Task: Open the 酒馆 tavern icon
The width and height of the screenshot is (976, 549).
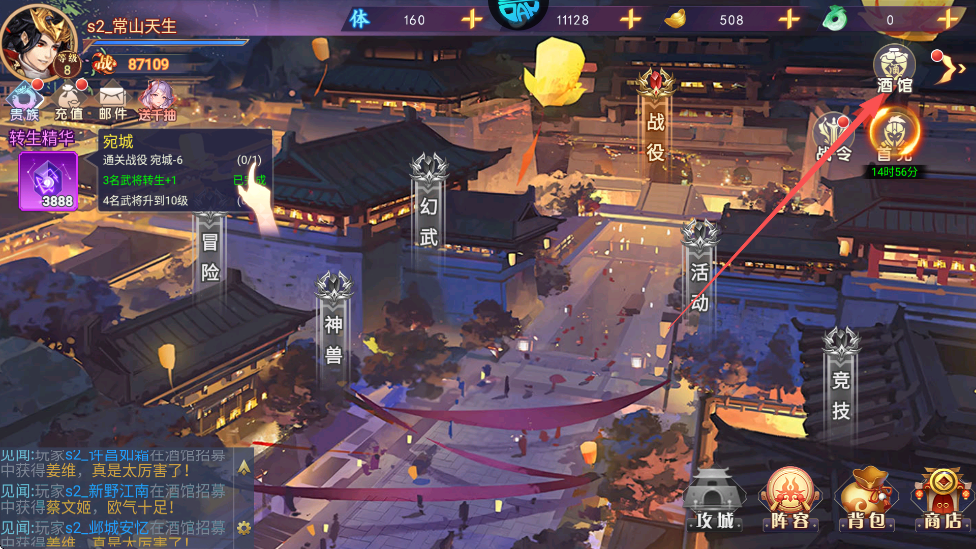Action: (893, 68)
